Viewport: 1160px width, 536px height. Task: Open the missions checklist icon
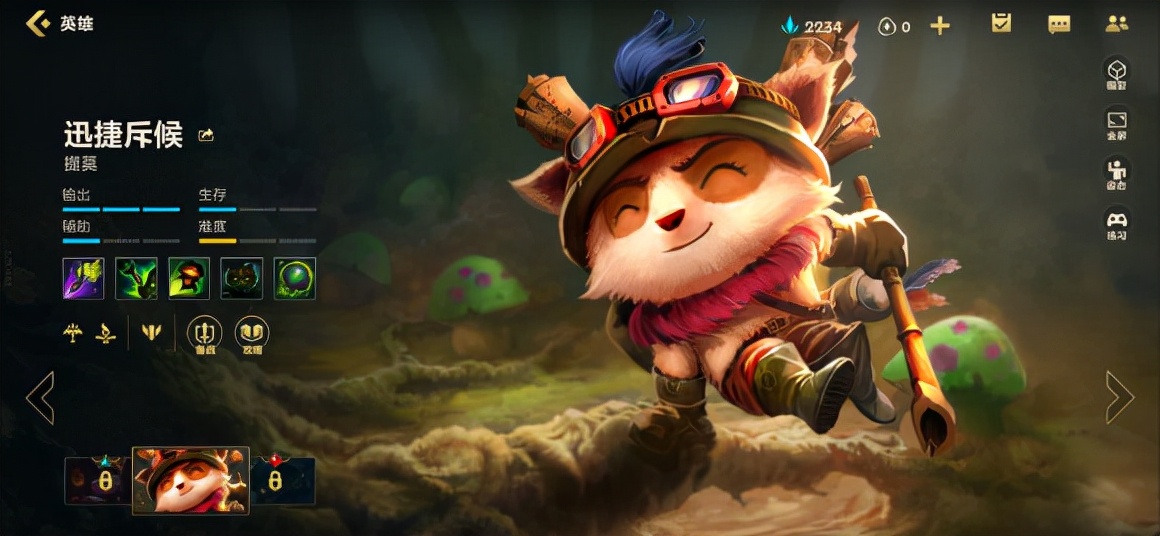(x=1001, y=24)
